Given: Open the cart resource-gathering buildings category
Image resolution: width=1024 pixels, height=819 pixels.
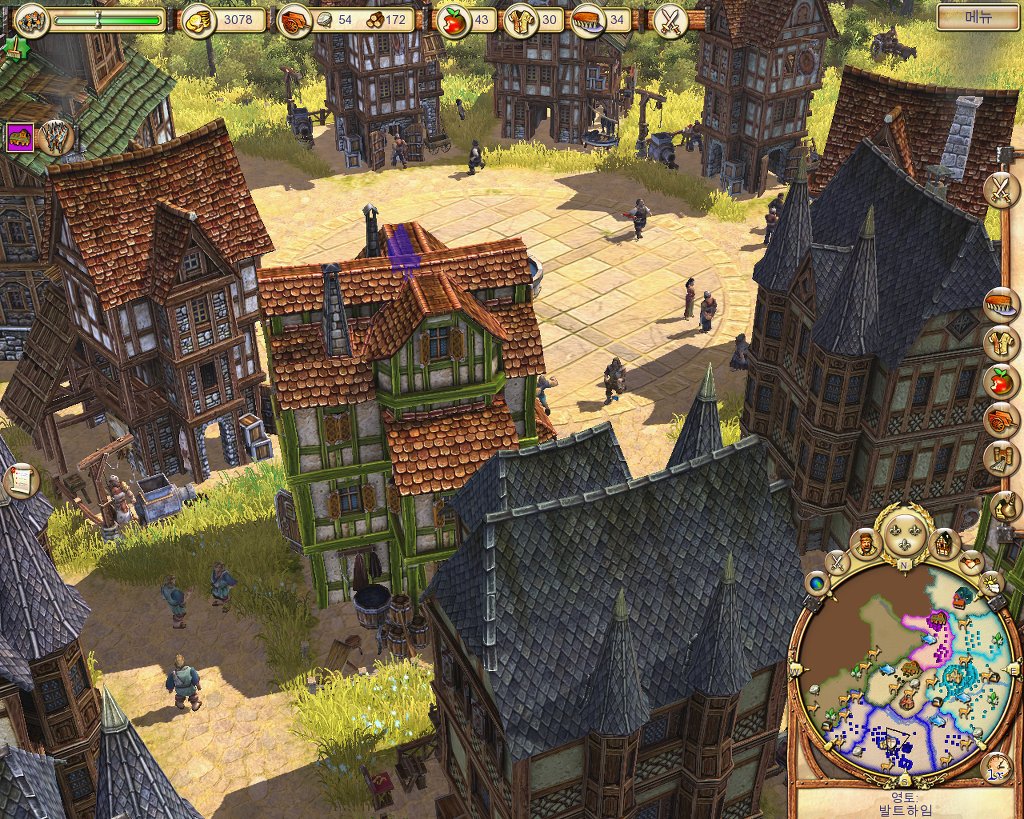Looking at the screenshot, I should 1000,420.
